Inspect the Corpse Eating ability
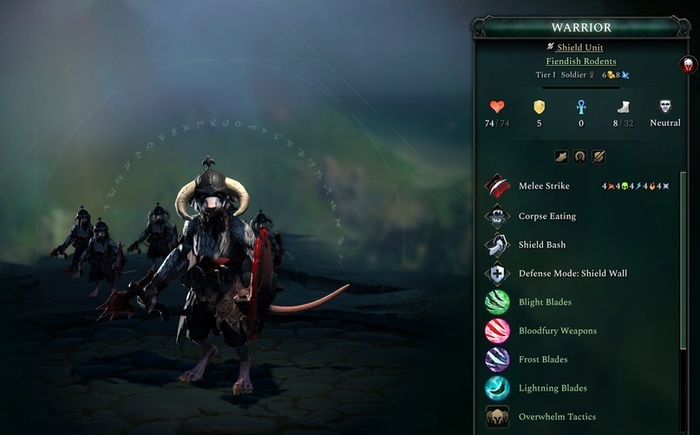Image resolution: width=700 pixels, height=435 pixels. pos(547,215)
